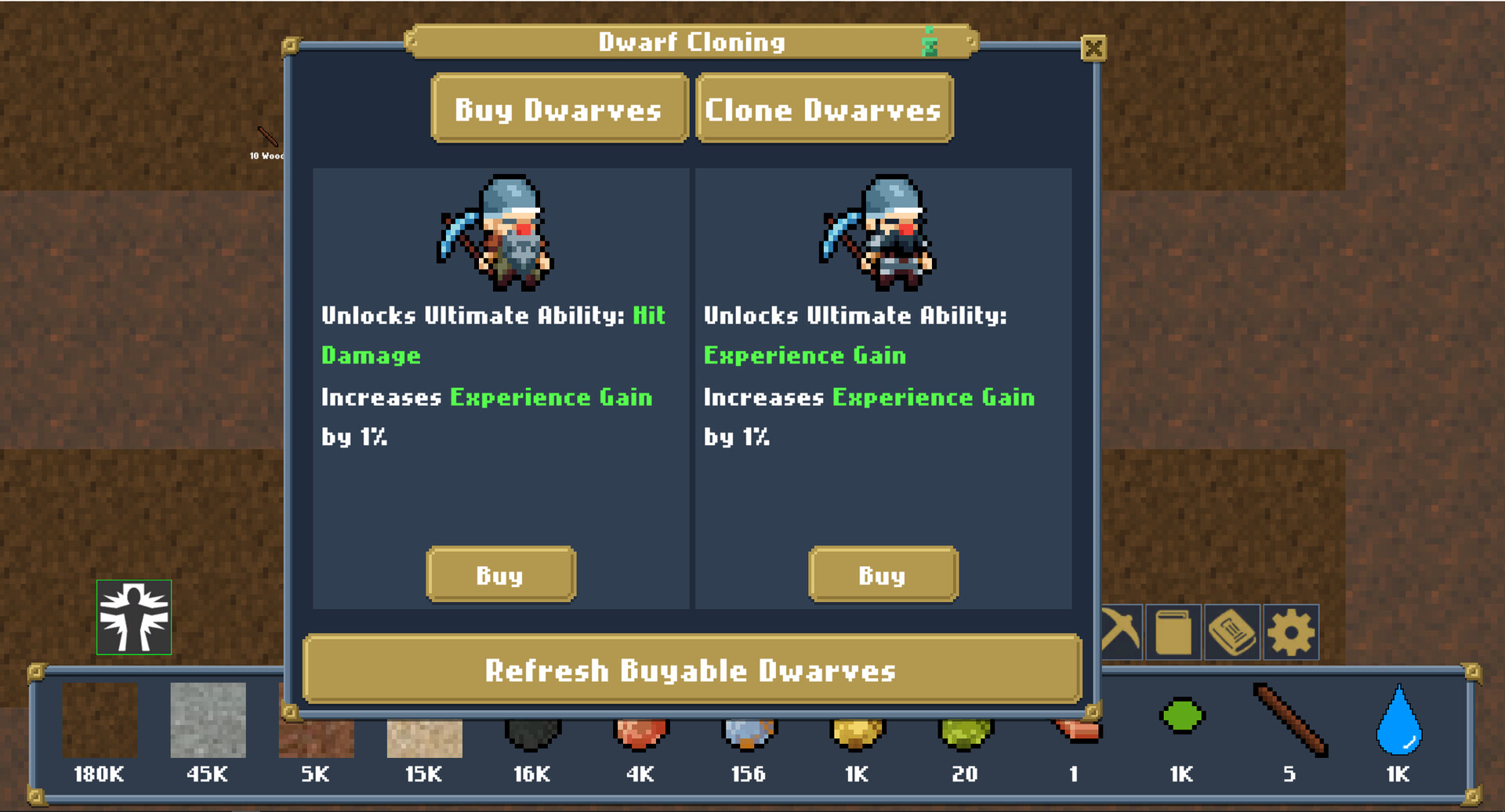This screenshot has width=1505, height=812.
Task: Click the iron ore icon showing 156
Action: (748, 733)
